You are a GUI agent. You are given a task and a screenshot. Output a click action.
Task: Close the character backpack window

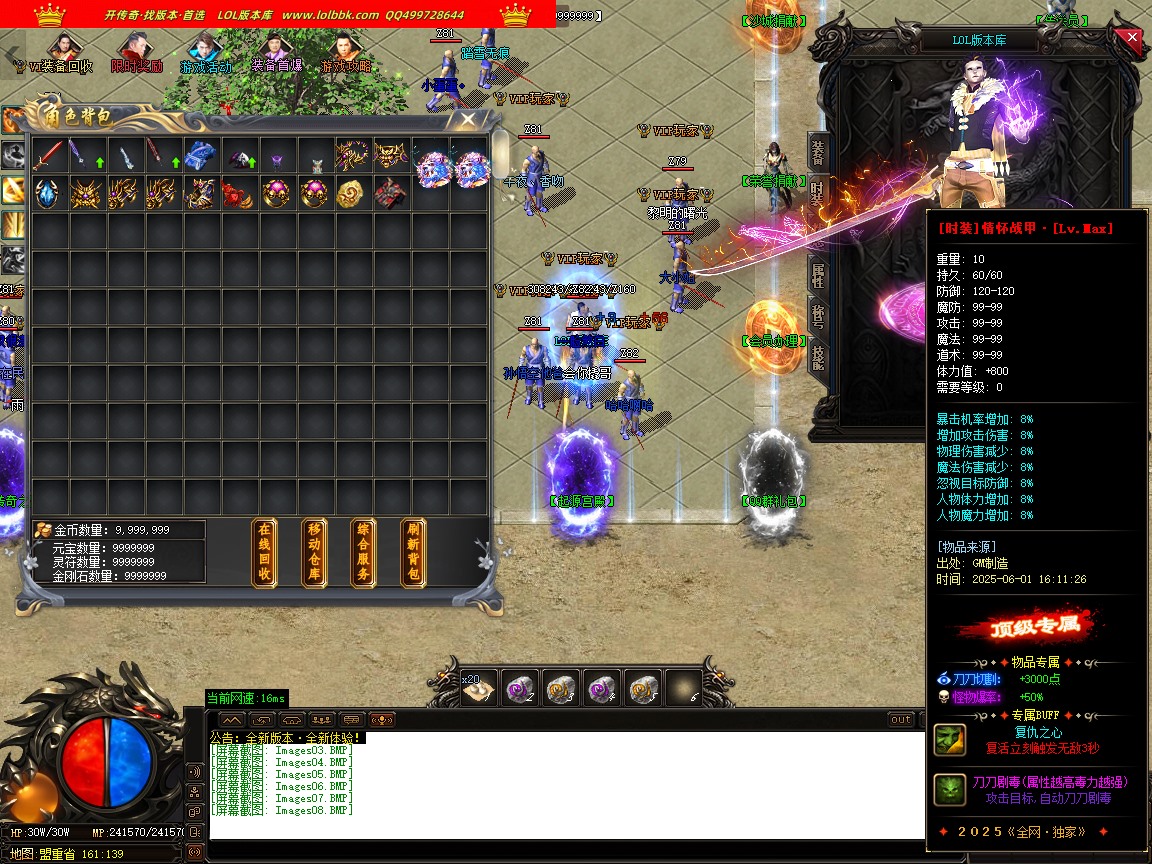[x=467, y=119]
